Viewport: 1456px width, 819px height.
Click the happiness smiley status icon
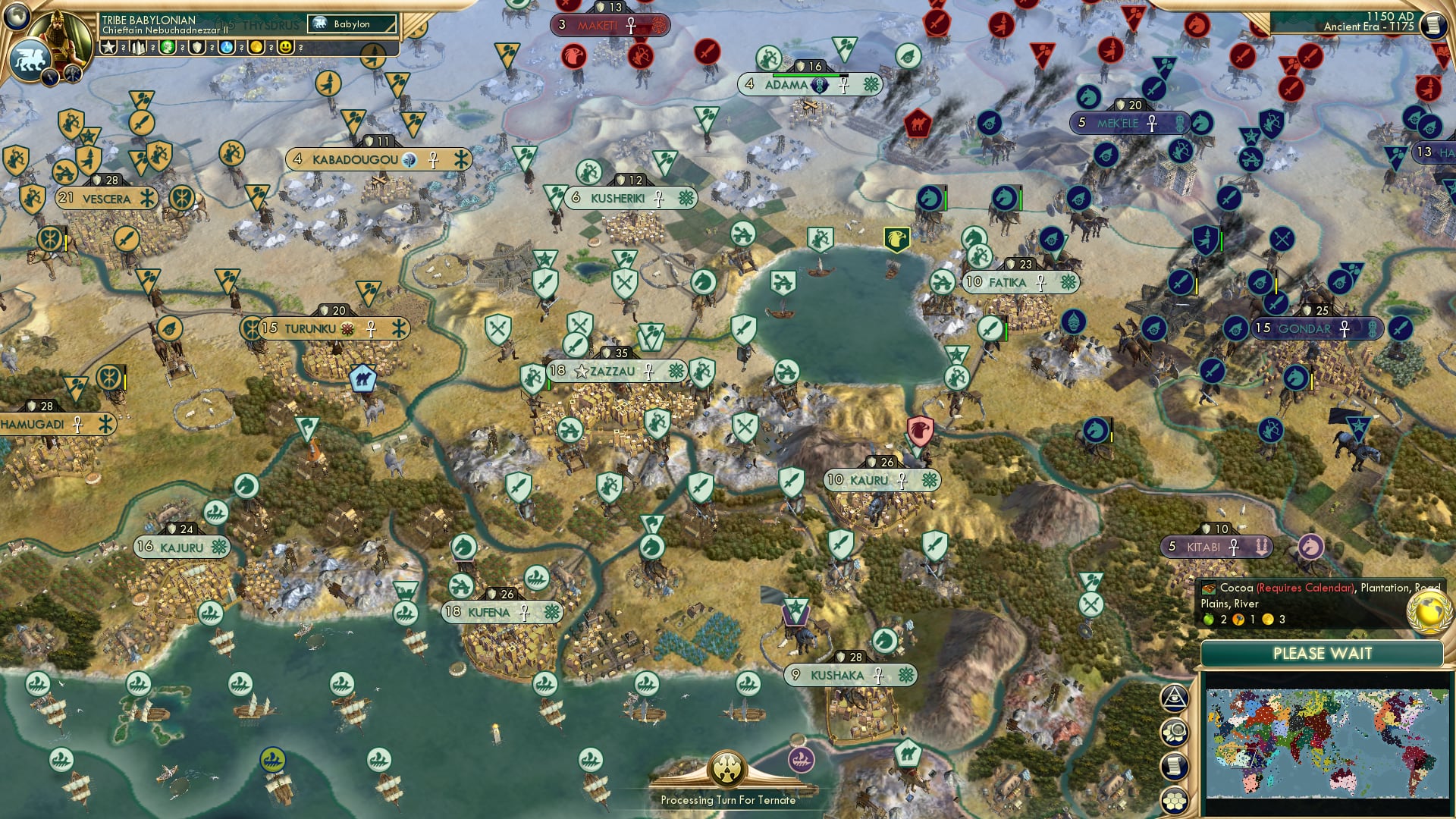pyautogui.click(x=285, y=47)
